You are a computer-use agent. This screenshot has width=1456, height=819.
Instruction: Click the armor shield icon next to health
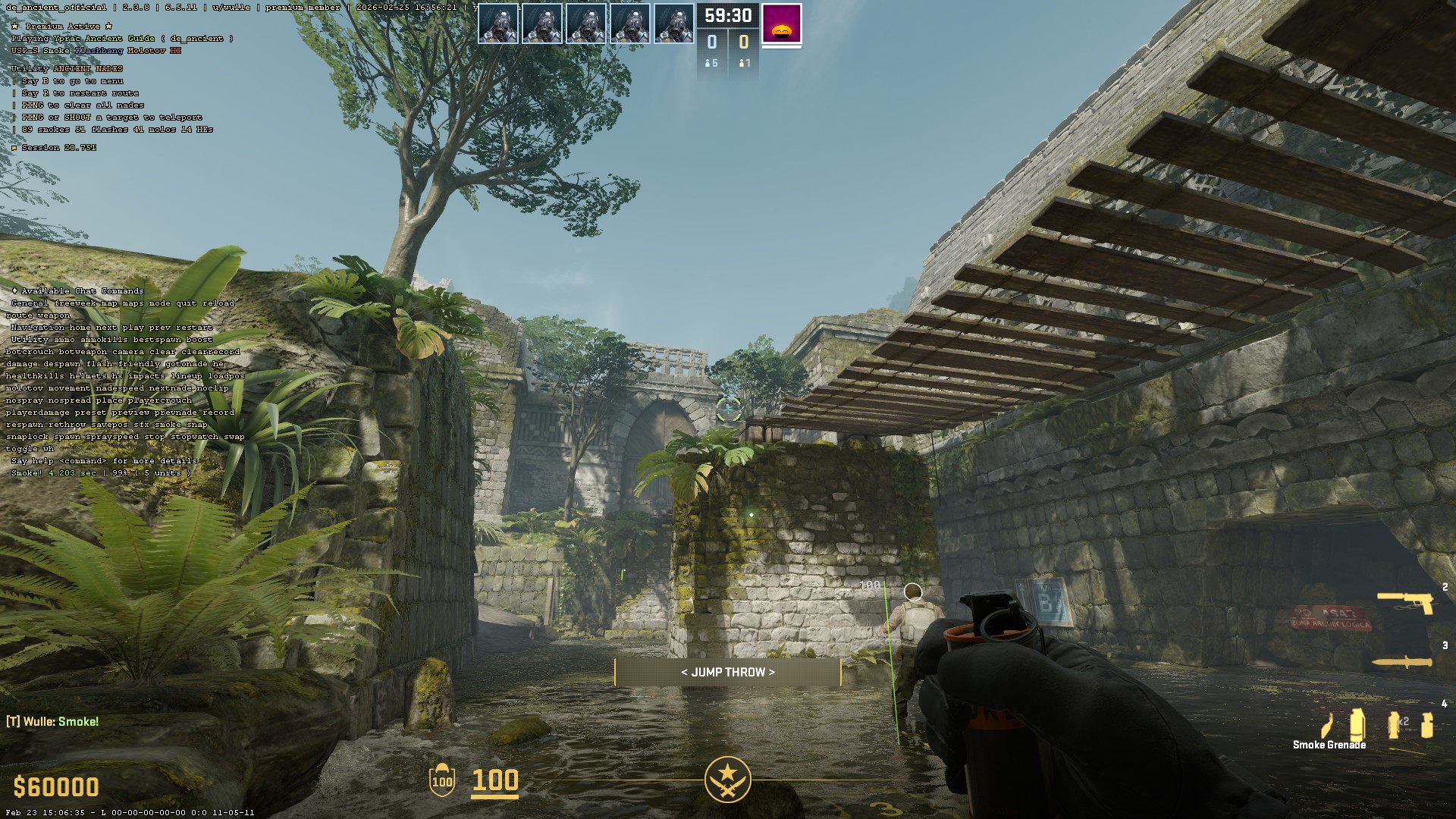tap(441, 781)
